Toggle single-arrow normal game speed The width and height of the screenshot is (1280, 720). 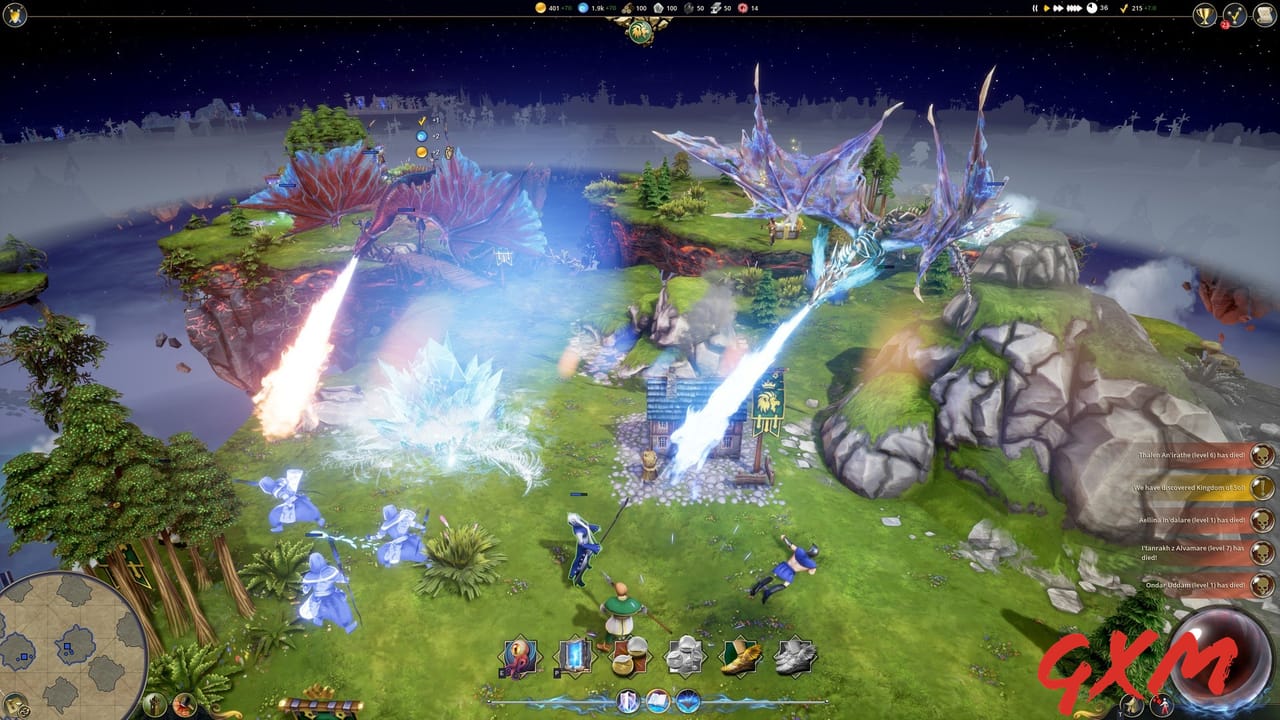tap(1046, 8)
